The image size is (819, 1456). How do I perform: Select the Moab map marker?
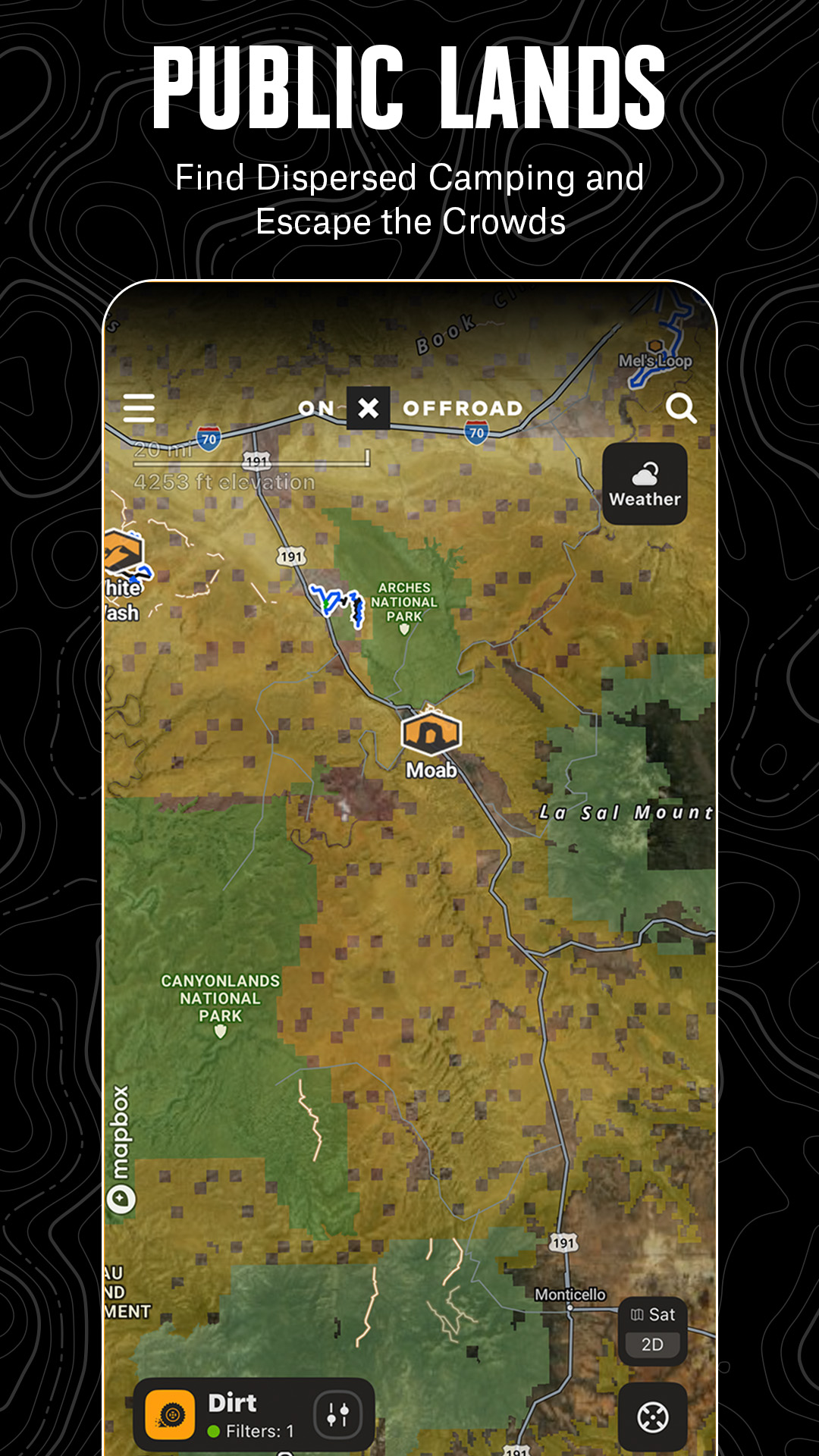point(431,733)
